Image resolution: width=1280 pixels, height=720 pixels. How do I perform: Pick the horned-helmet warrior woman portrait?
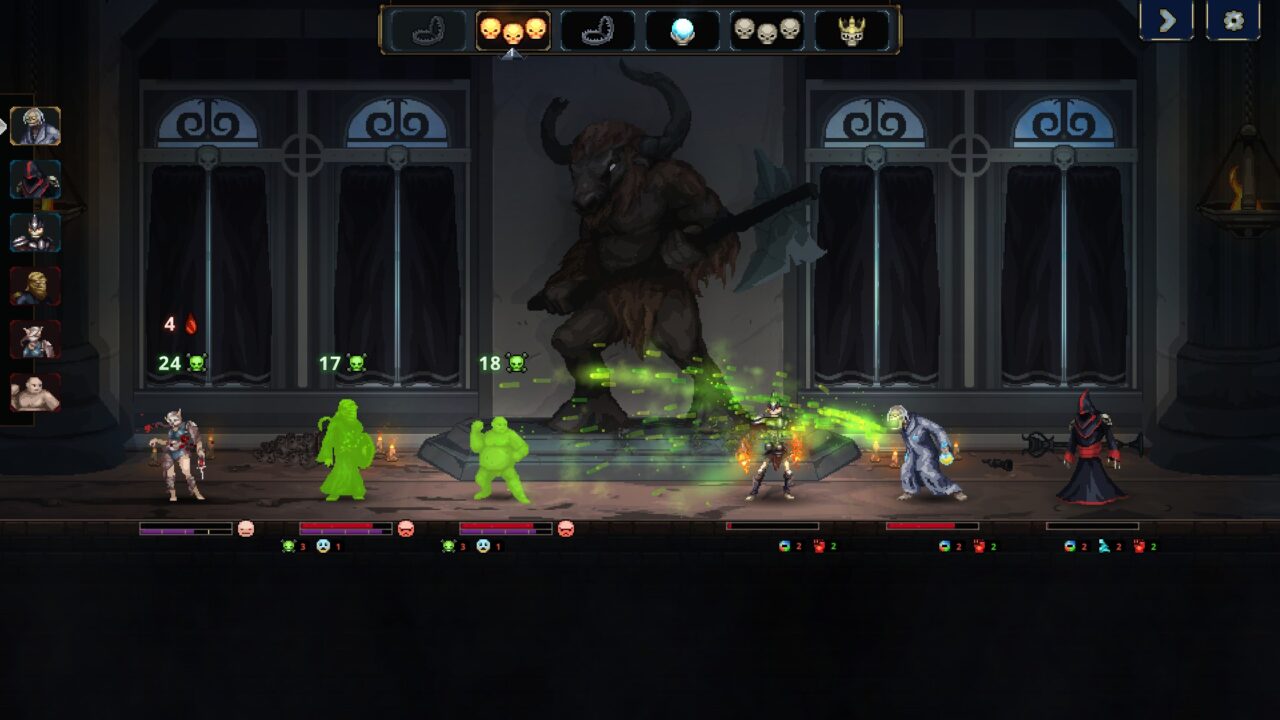point(36,340)
